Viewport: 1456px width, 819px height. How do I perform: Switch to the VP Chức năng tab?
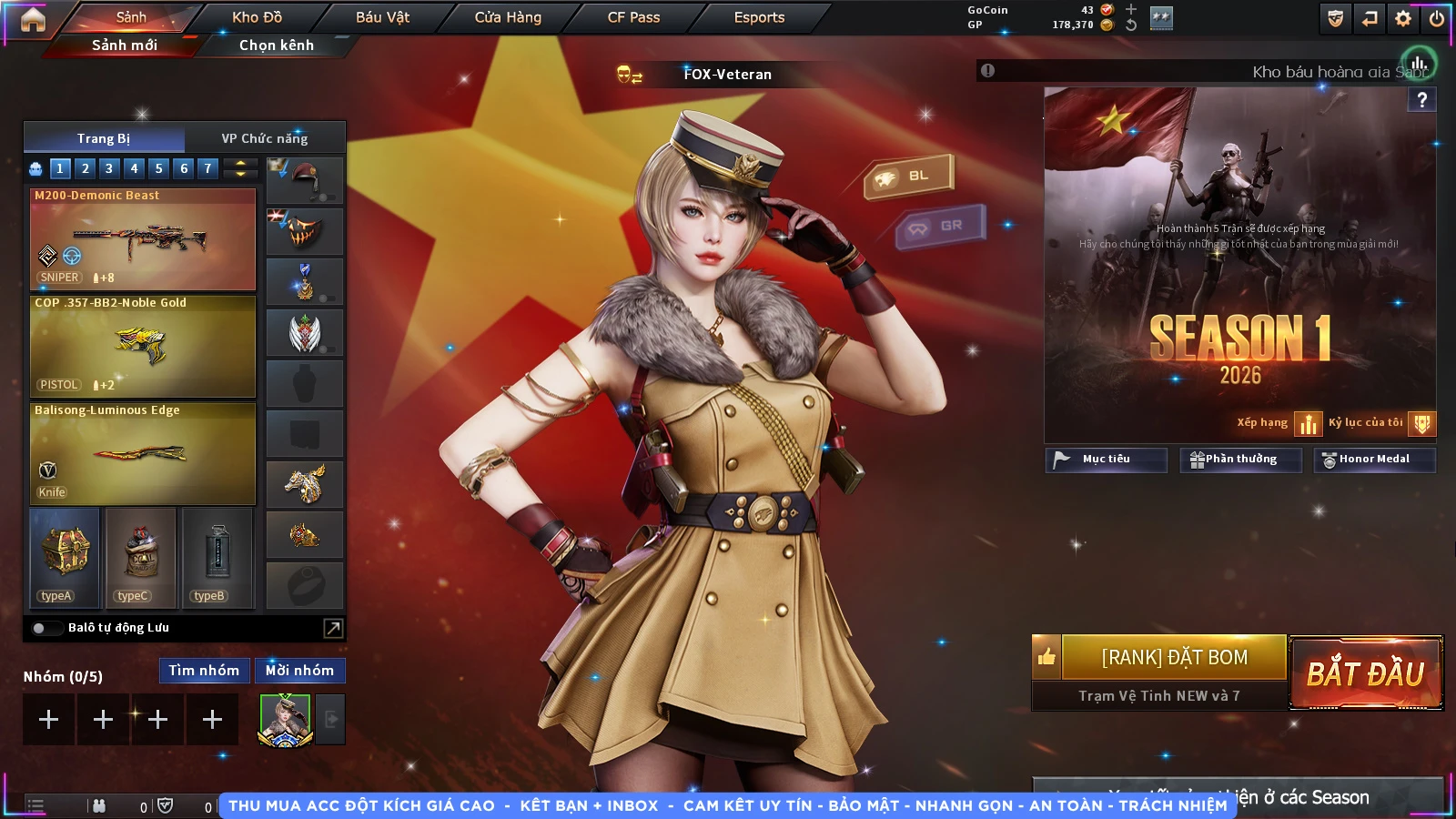click(265, 138)
